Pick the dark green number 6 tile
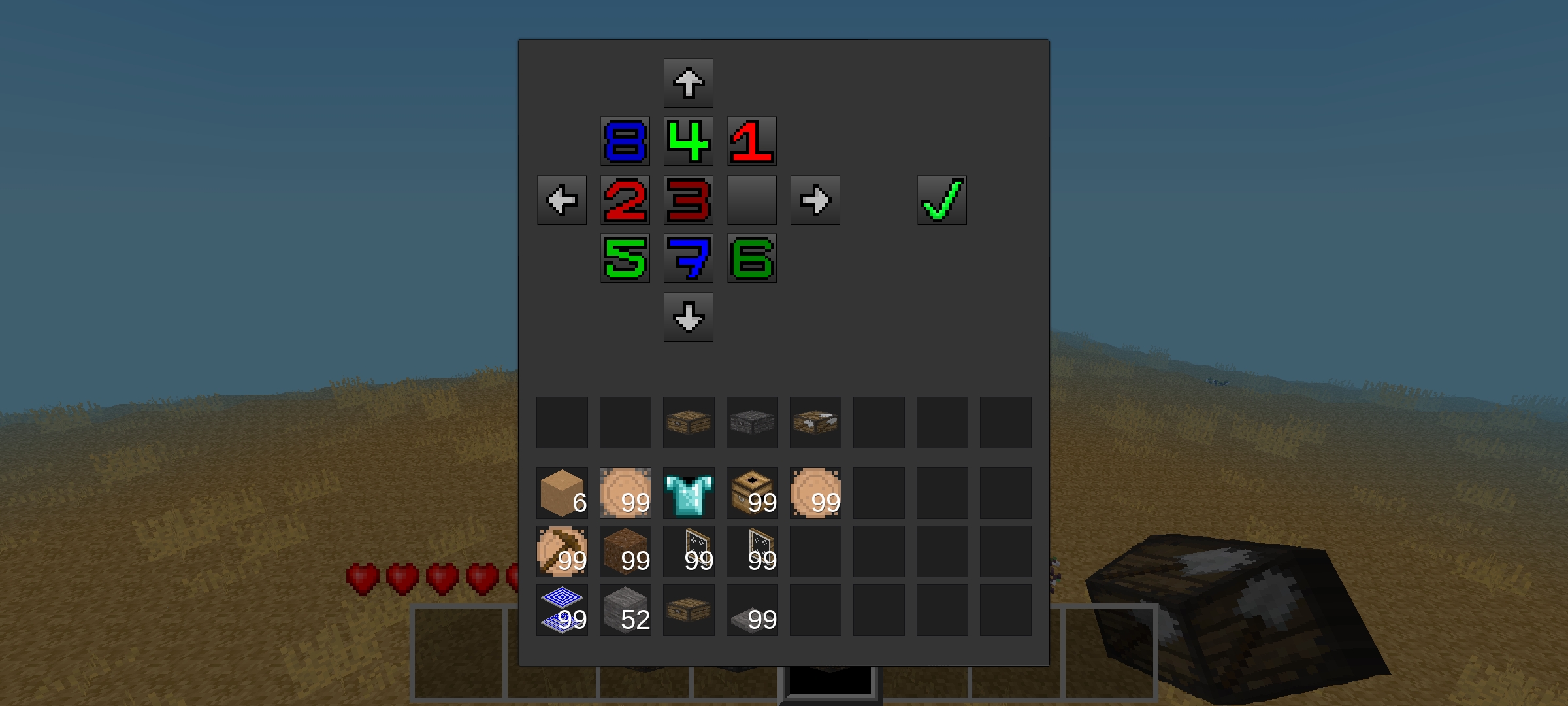The width and height of the screenshot is (1568, 706). [x=751, y=258]
